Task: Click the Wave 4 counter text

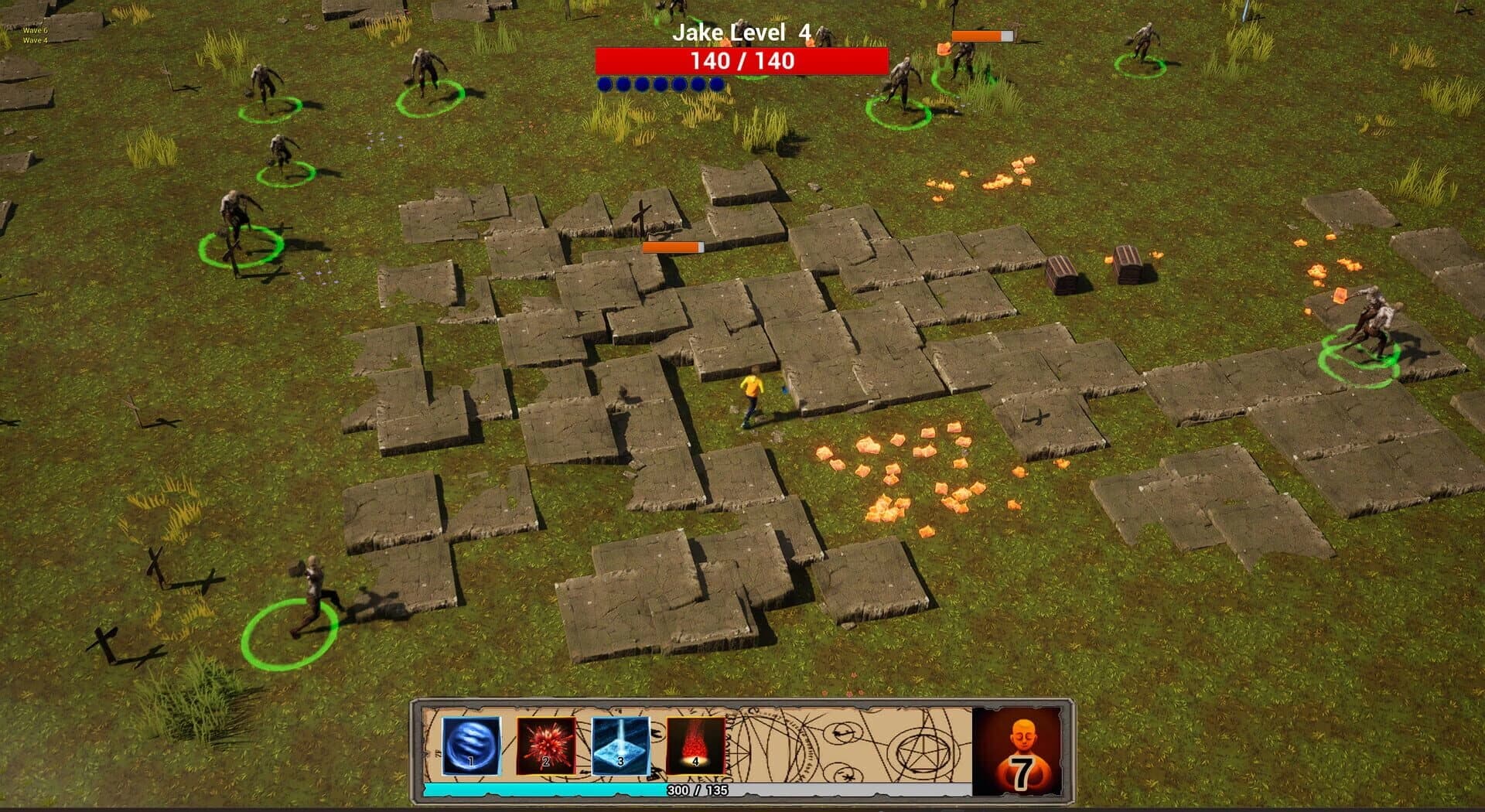Action: (35, 41)
